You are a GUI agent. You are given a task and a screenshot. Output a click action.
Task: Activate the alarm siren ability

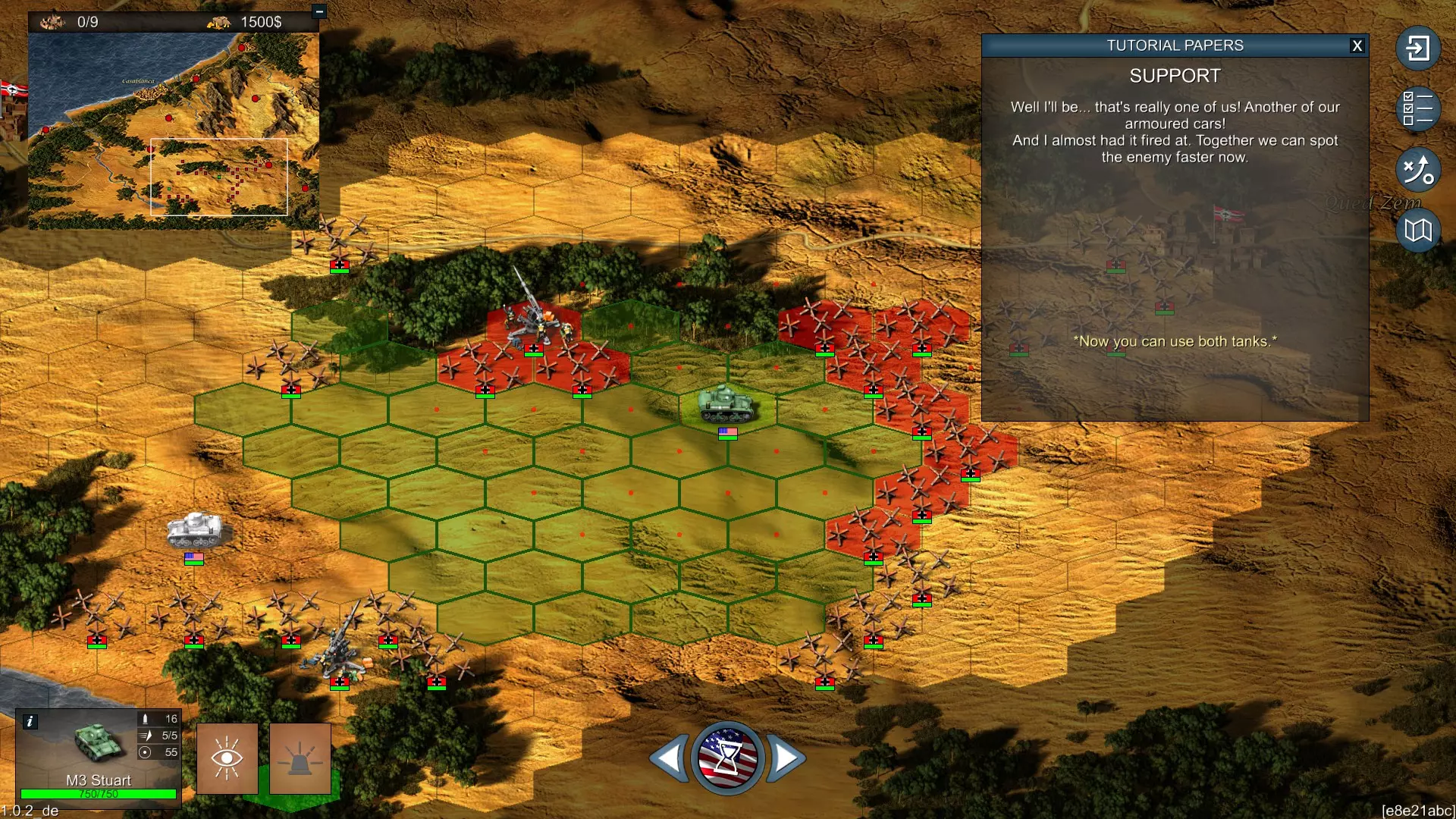[300, 758]
